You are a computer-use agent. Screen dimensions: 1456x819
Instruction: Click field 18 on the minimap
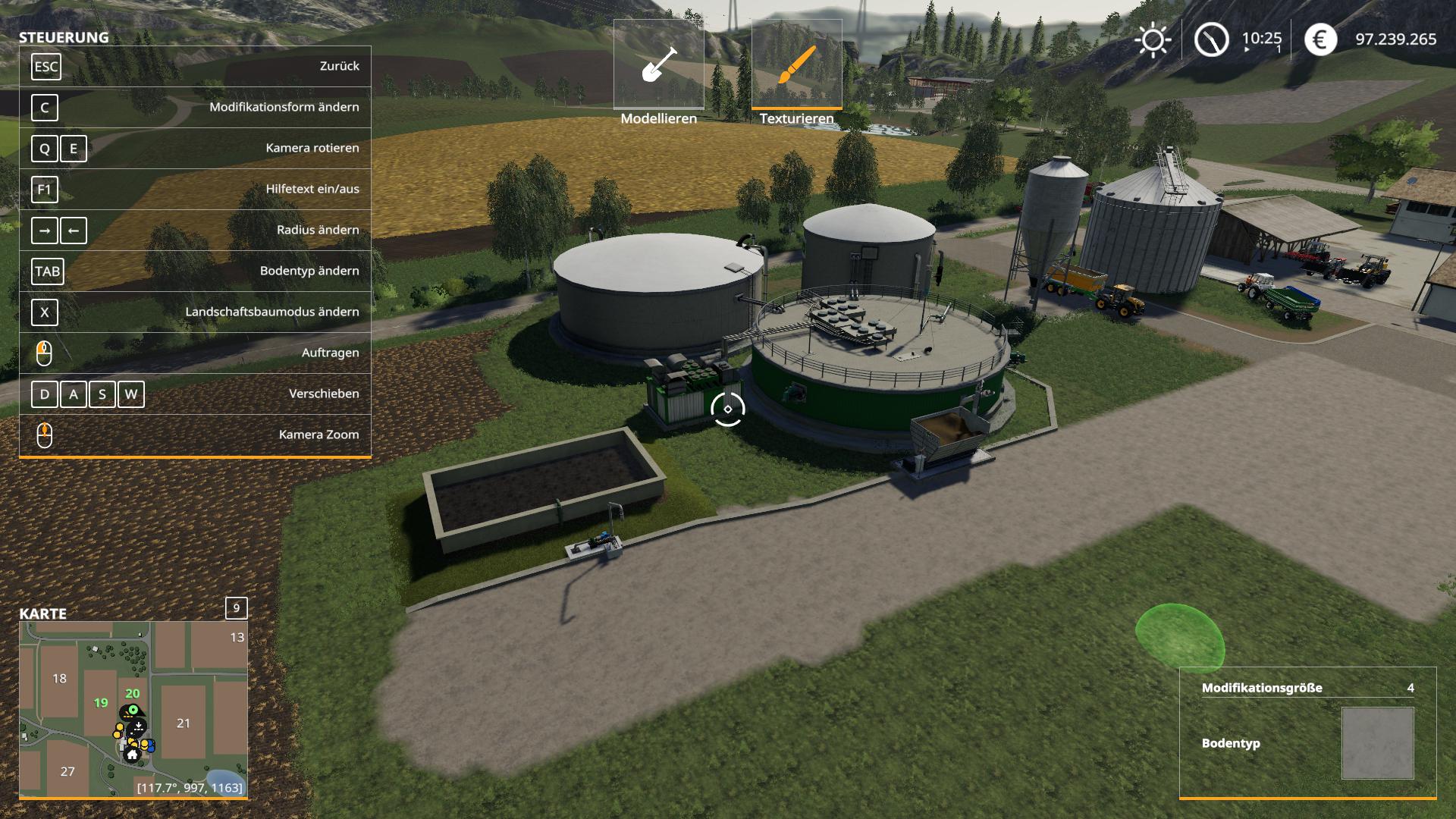(x=60, y=679)
